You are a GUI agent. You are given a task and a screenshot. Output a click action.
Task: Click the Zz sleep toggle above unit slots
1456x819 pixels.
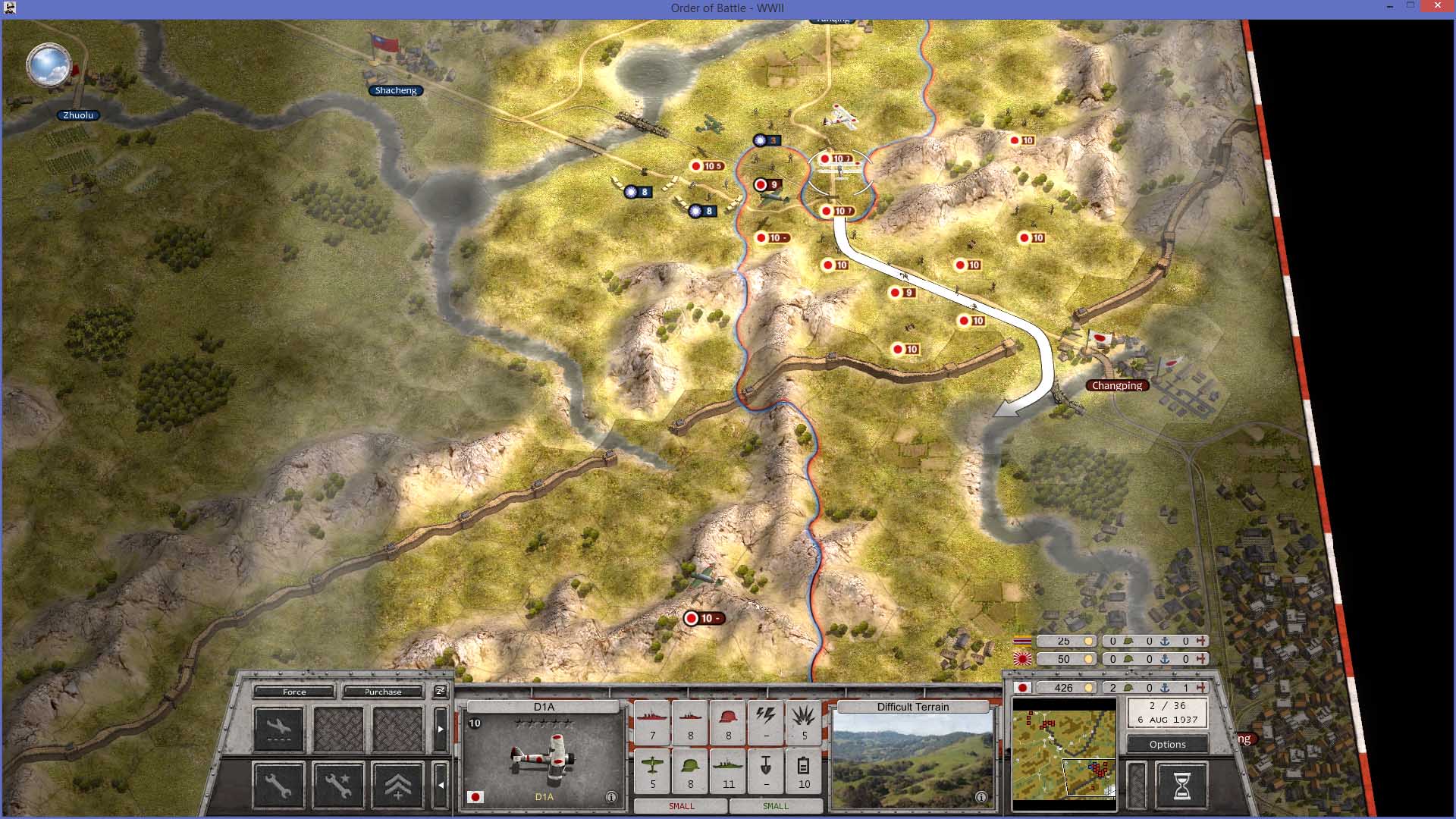click(x=440, y=691)
